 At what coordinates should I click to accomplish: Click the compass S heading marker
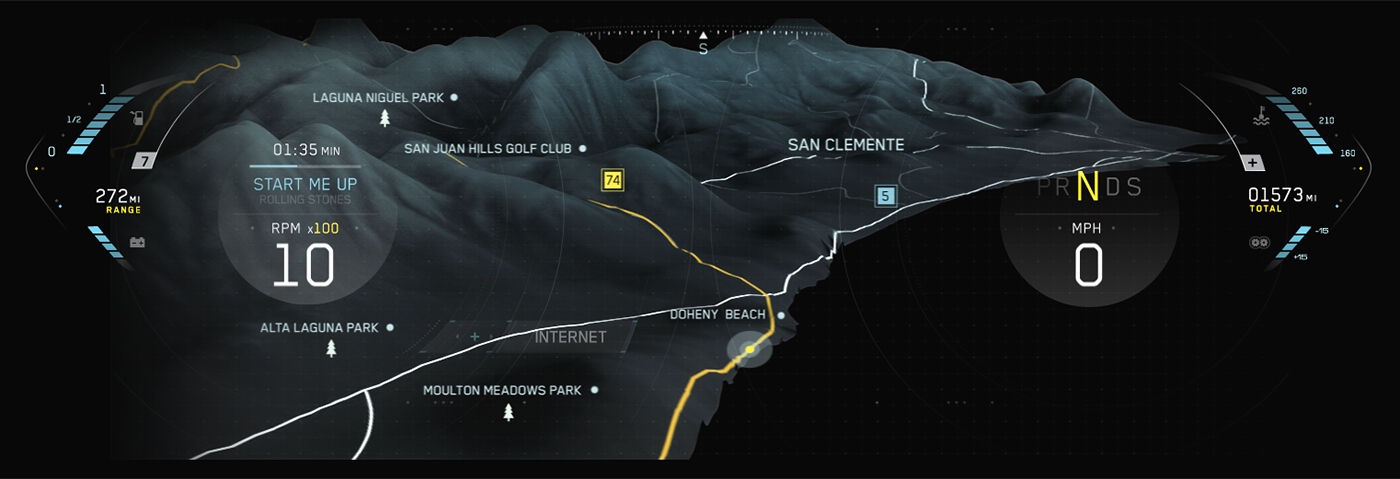click(703, 47)
